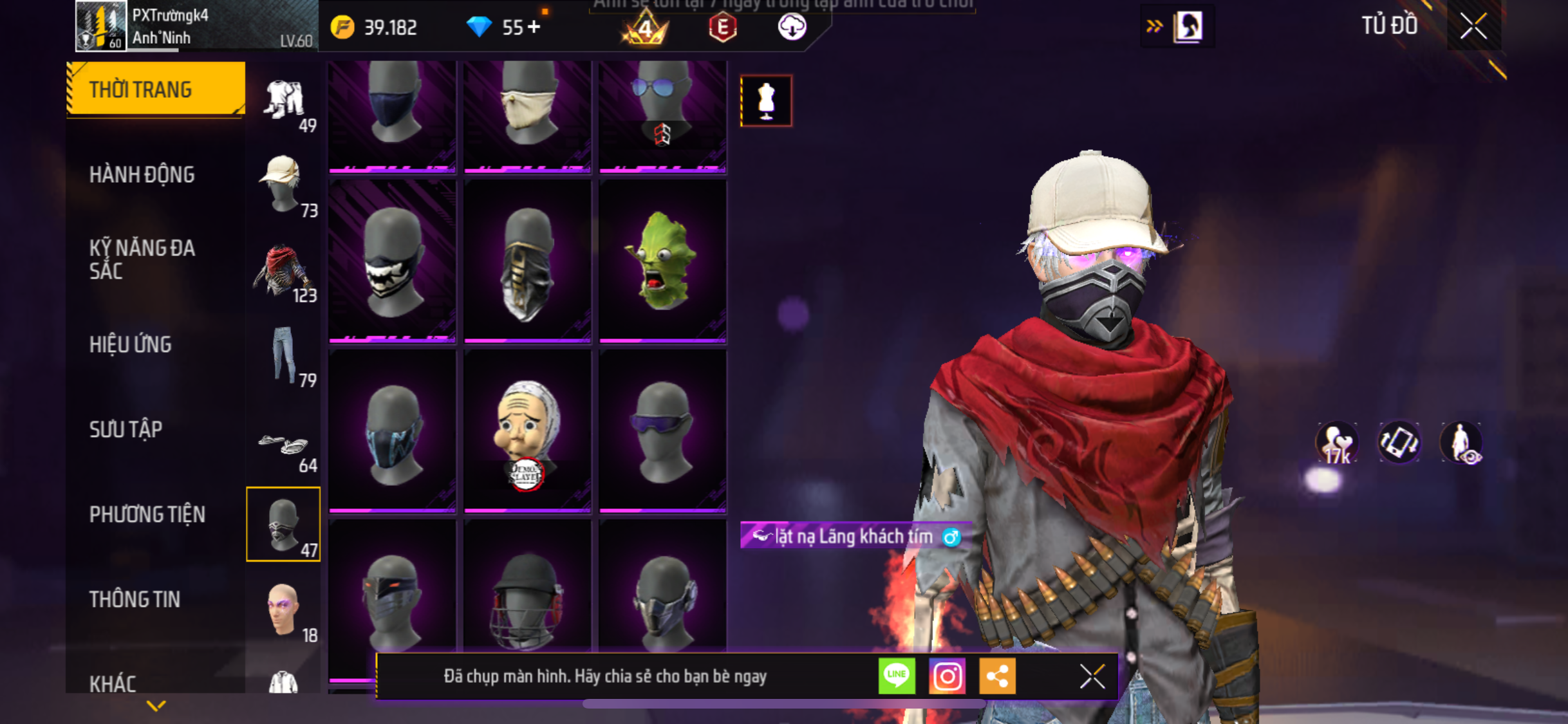Select Phương Tiện menu entry
Screen dimensions: 1568x724
coord(147,514)
